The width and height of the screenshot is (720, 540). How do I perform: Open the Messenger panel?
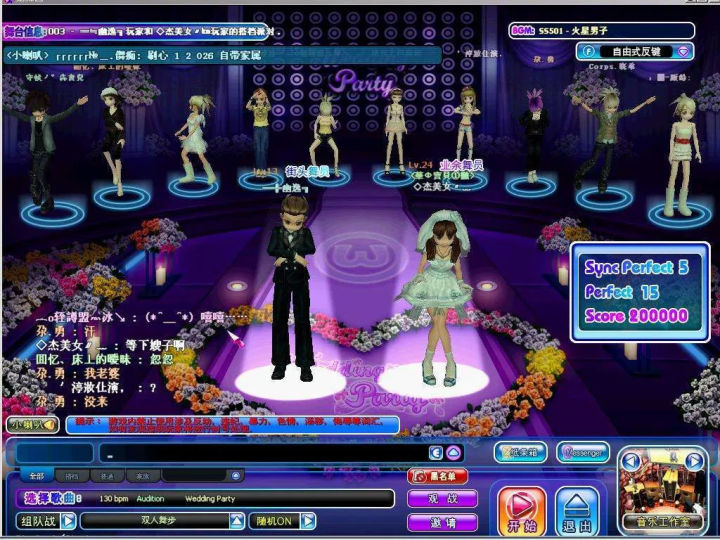(582, 453)
